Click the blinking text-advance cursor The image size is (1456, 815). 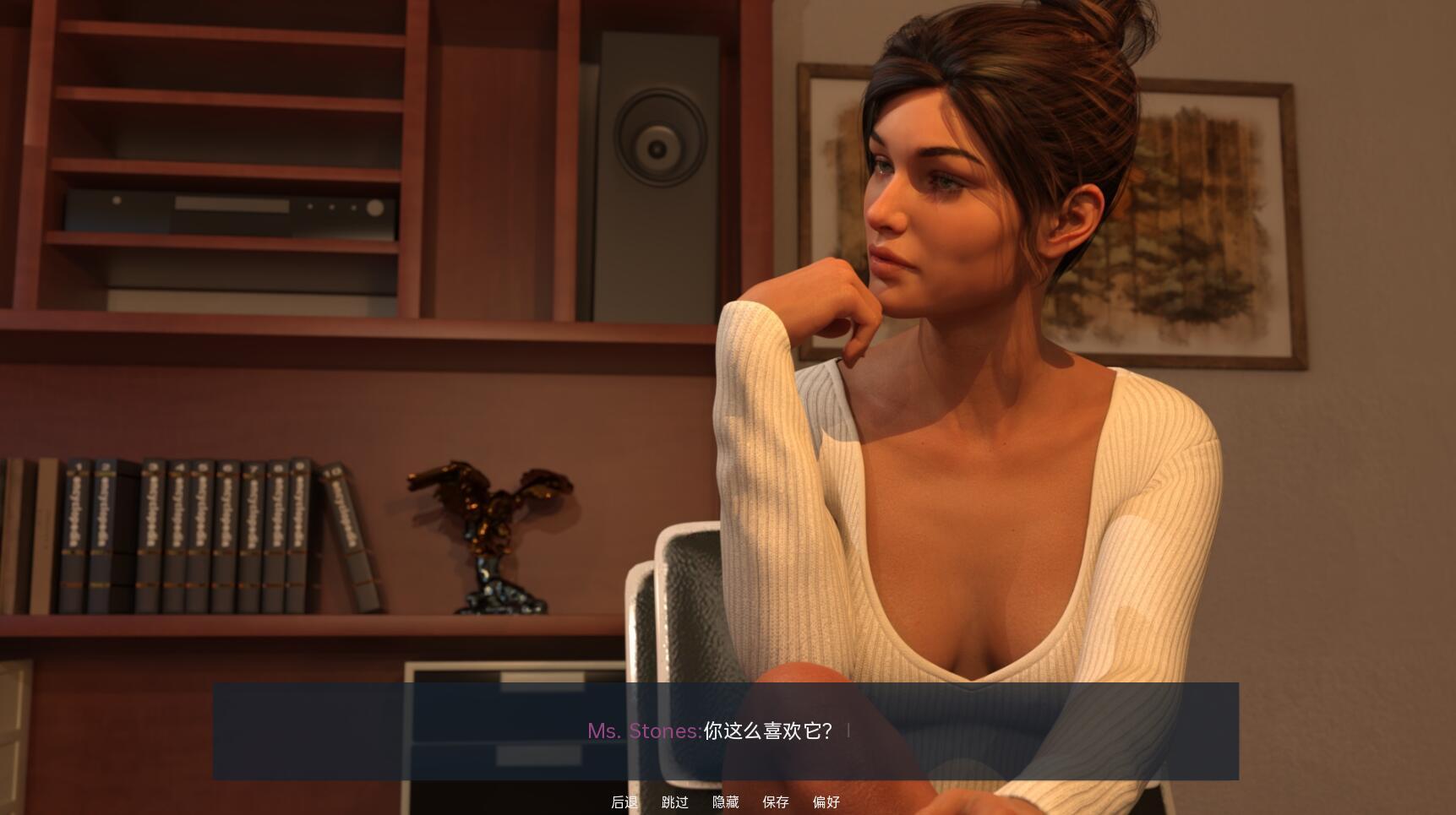coord(849,730)
